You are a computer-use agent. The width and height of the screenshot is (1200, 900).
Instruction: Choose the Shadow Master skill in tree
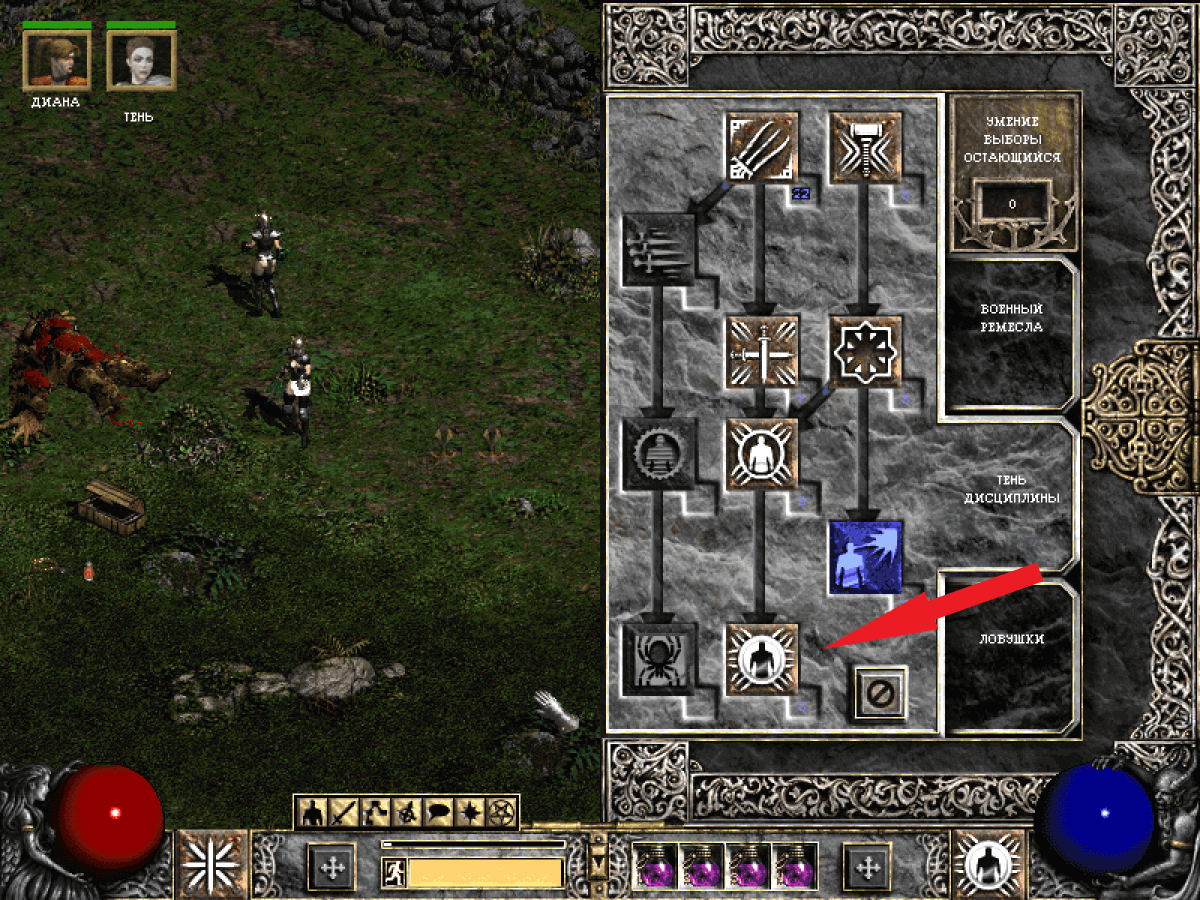click(762, 658)
